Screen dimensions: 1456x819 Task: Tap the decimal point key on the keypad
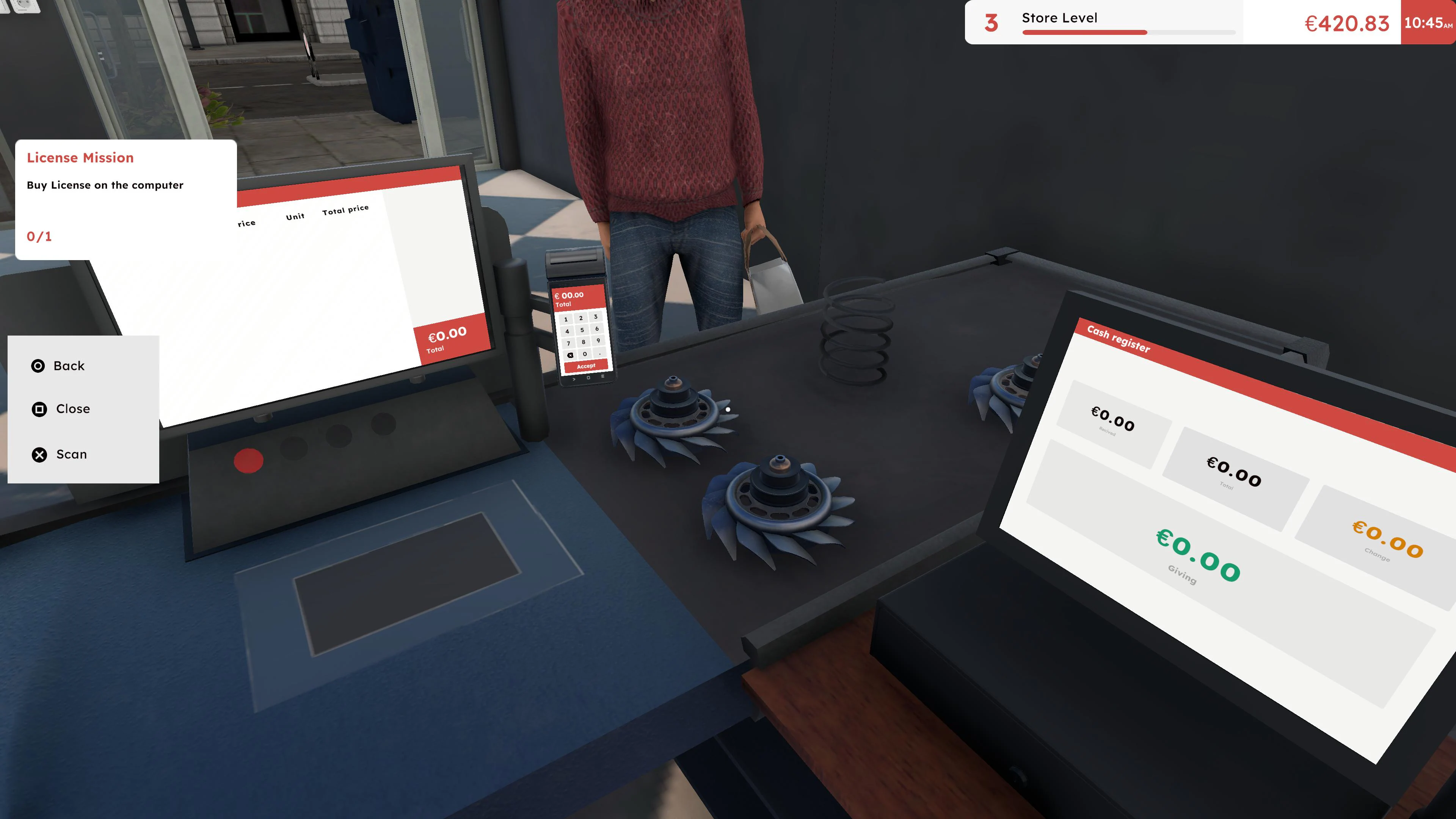click(600, 355)
